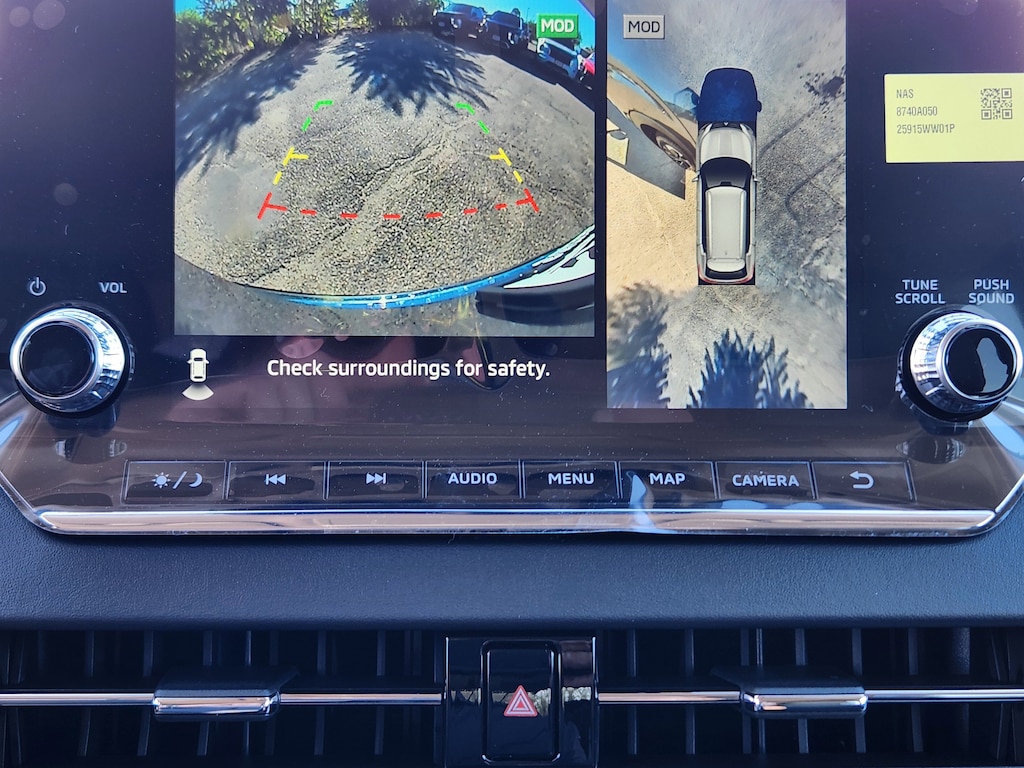Activate the CAMERA button
The image size is (1024, 768).
click(764, 481)
